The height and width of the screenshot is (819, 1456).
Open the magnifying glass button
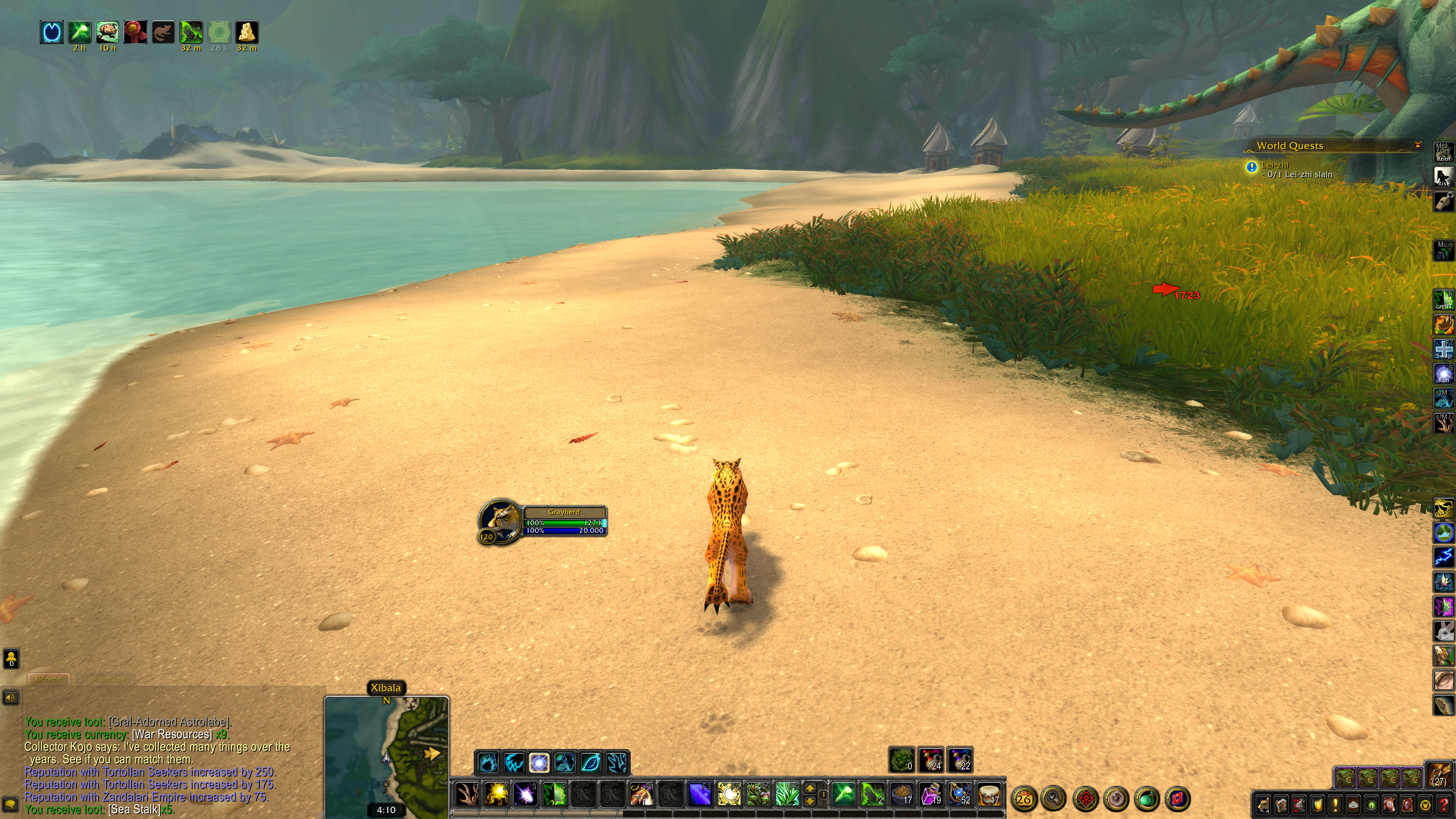(x=1054, y=799)
